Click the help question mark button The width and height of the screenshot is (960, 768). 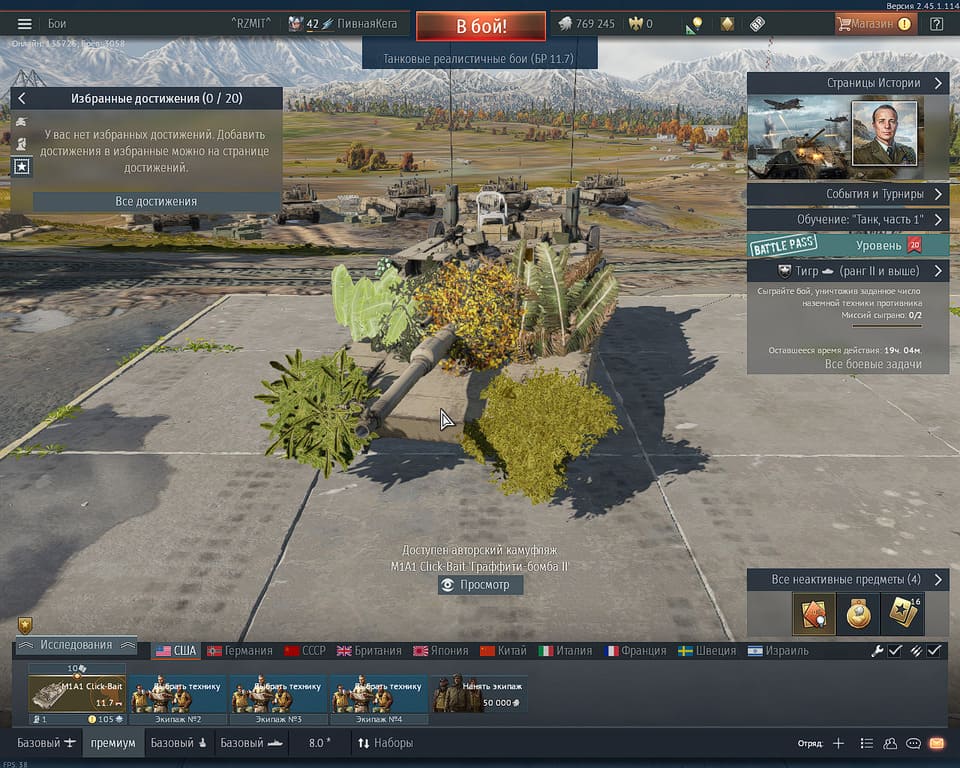936,24
